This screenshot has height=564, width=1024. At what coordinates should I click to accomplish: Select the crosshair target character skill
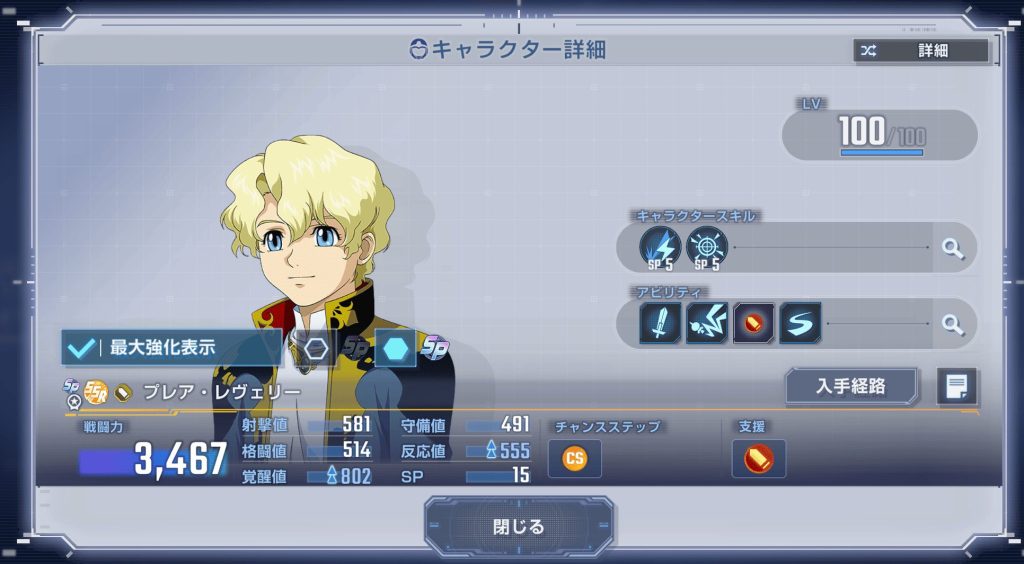point(707,248)
